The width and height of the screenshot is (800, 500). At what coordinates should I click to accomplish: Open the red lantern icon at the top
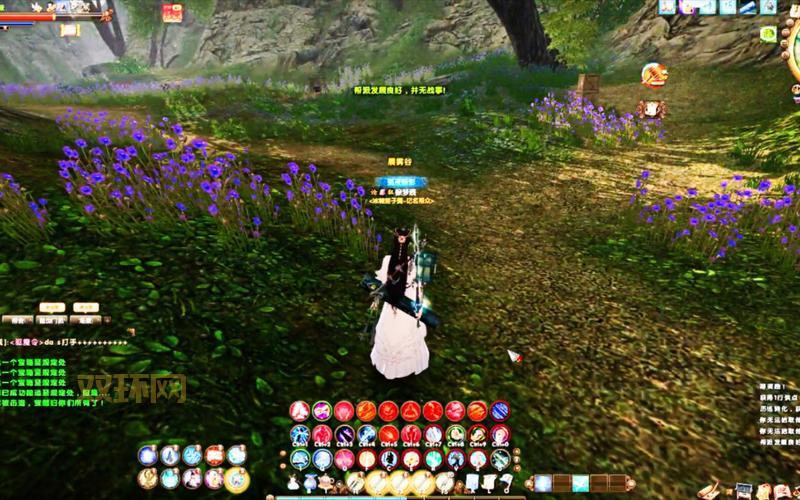pyautogui.click(x=172, y=13)
